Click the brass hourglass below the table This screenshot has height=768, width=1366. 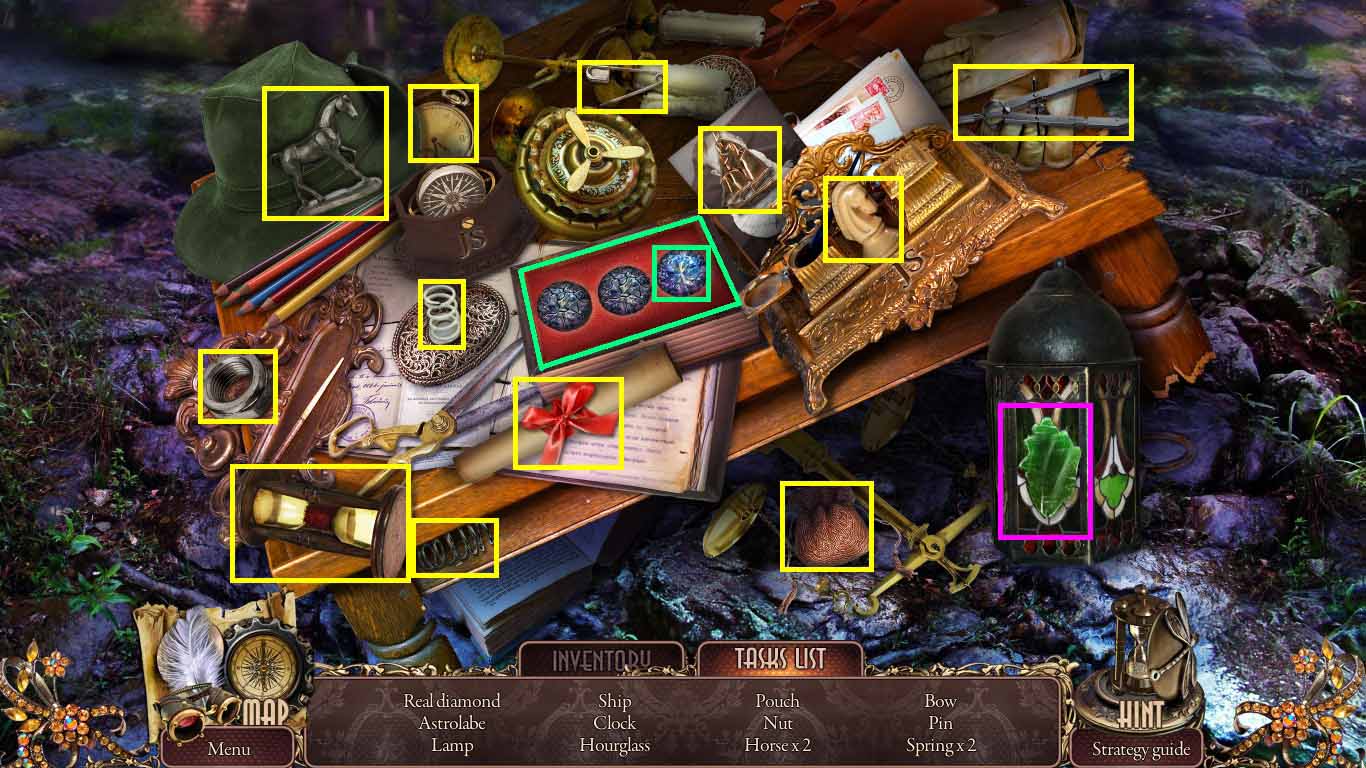[320, 520]
